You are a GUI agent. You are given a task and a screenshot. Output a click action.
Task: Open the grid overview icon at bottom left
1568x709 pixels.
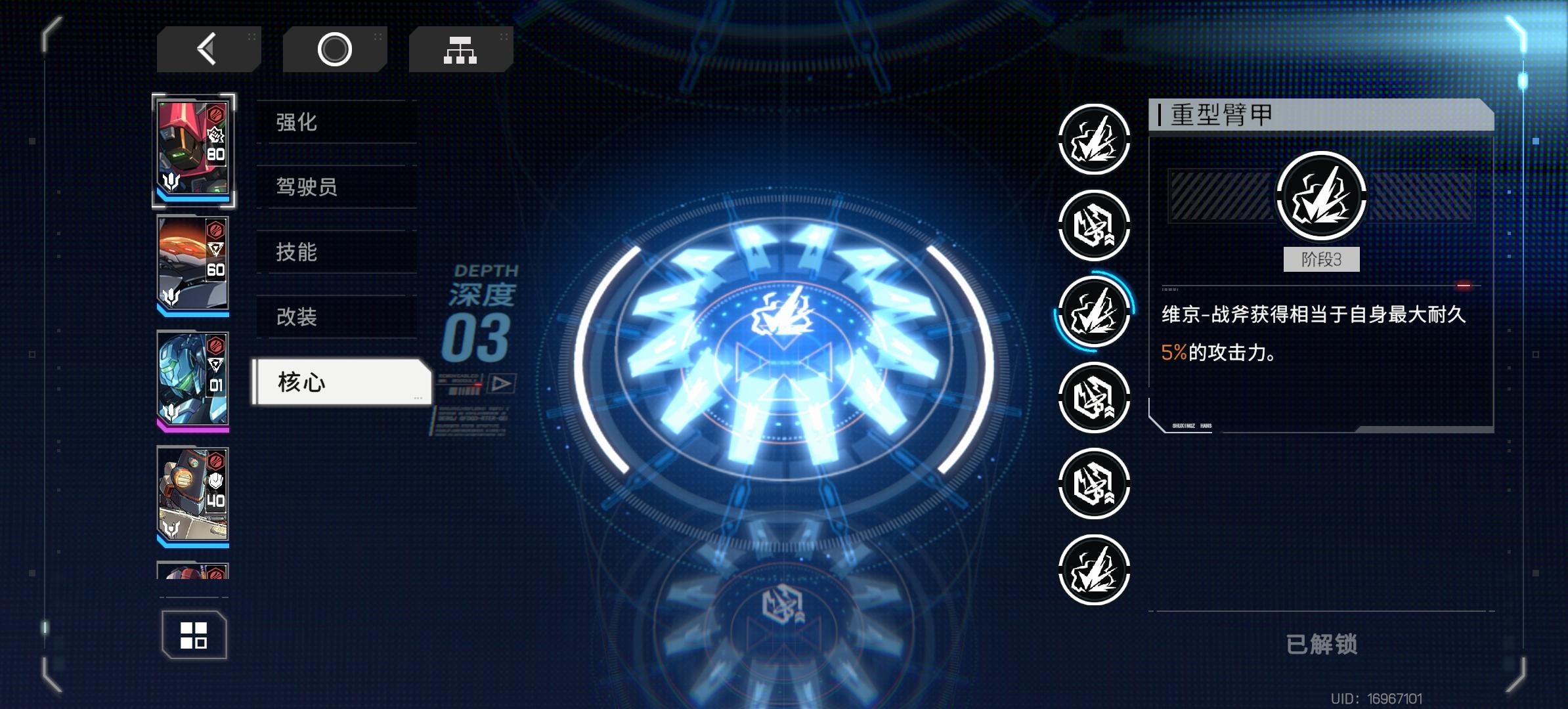pyautogui.click(x=194, y=634)
